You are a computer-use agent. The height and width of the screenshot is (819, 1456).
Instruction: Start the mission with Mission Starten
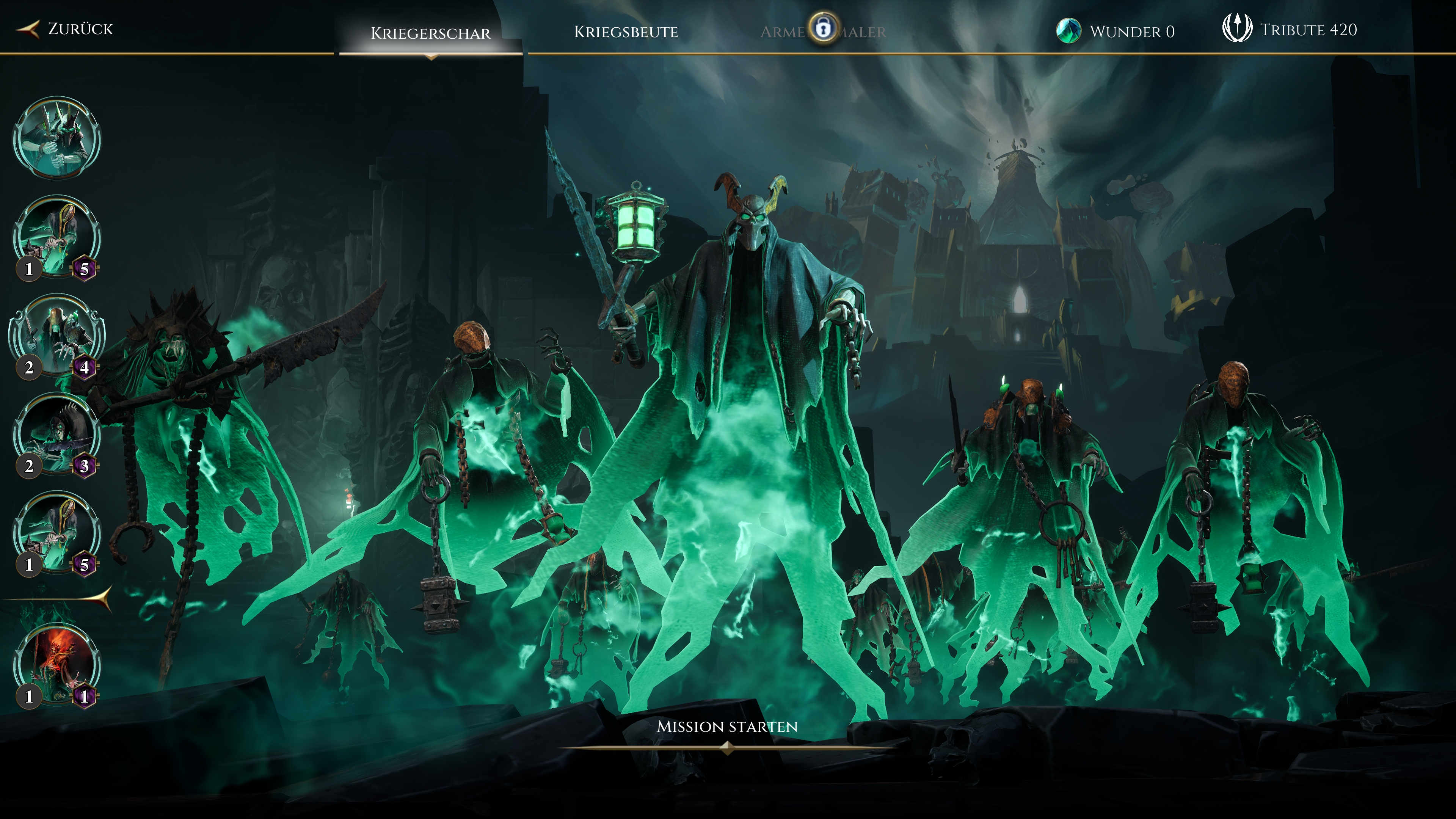click(727, 727)
